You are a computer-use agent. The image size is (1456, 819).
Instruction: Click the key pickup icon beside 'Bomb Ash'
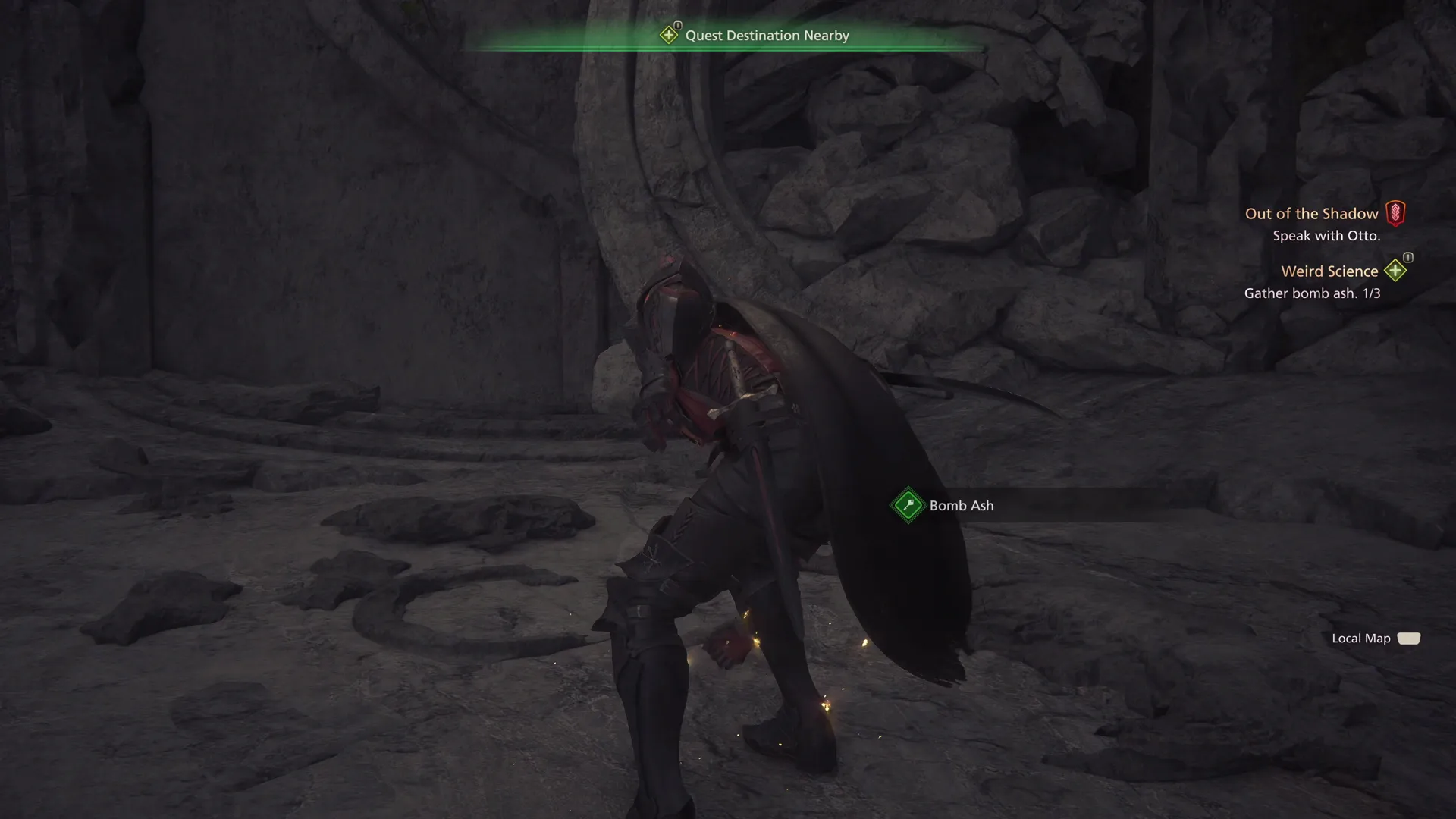pos(907,505)
